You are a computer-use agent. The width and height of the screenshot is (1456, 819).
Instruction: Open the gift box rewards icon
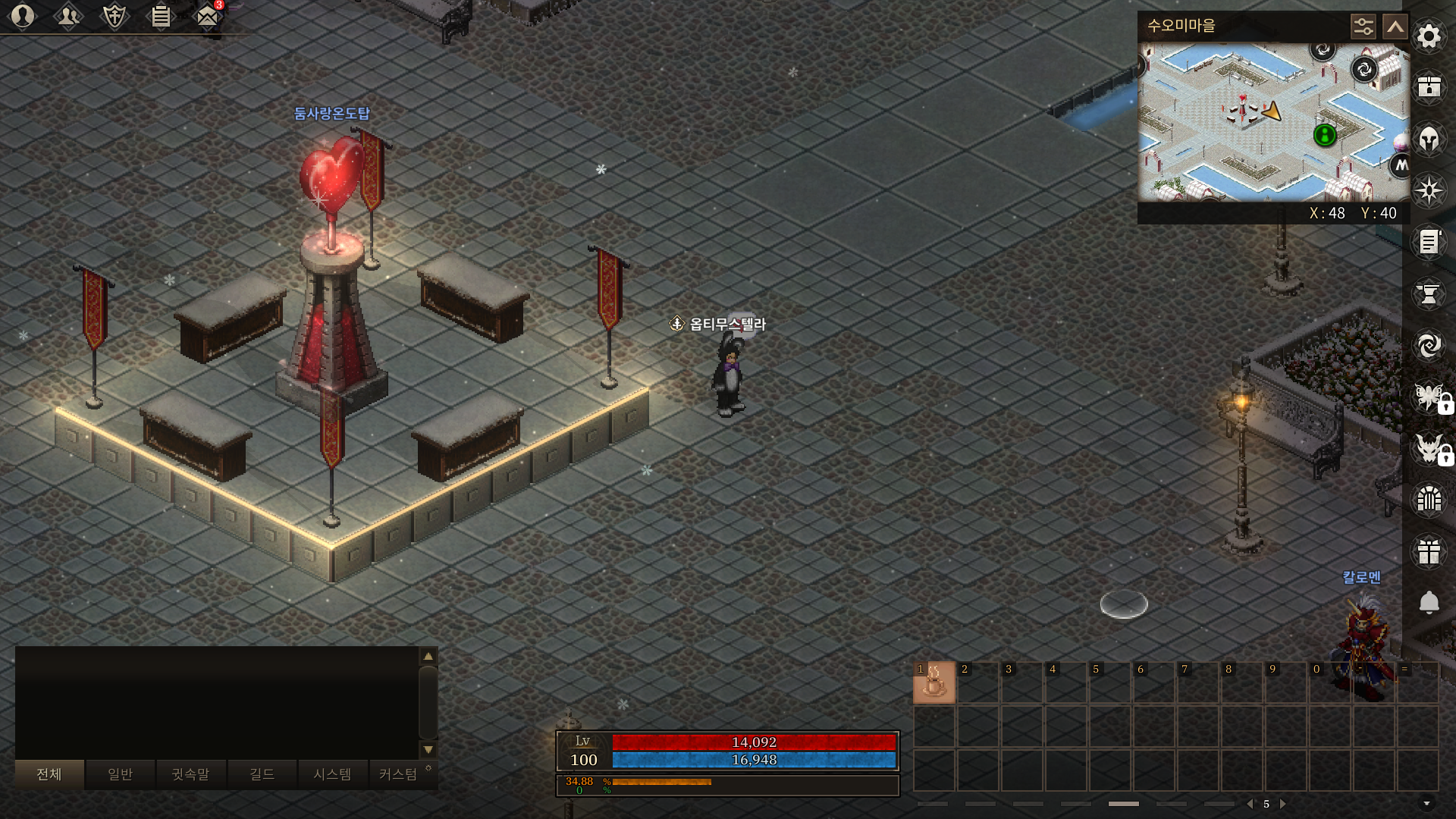1429,552
